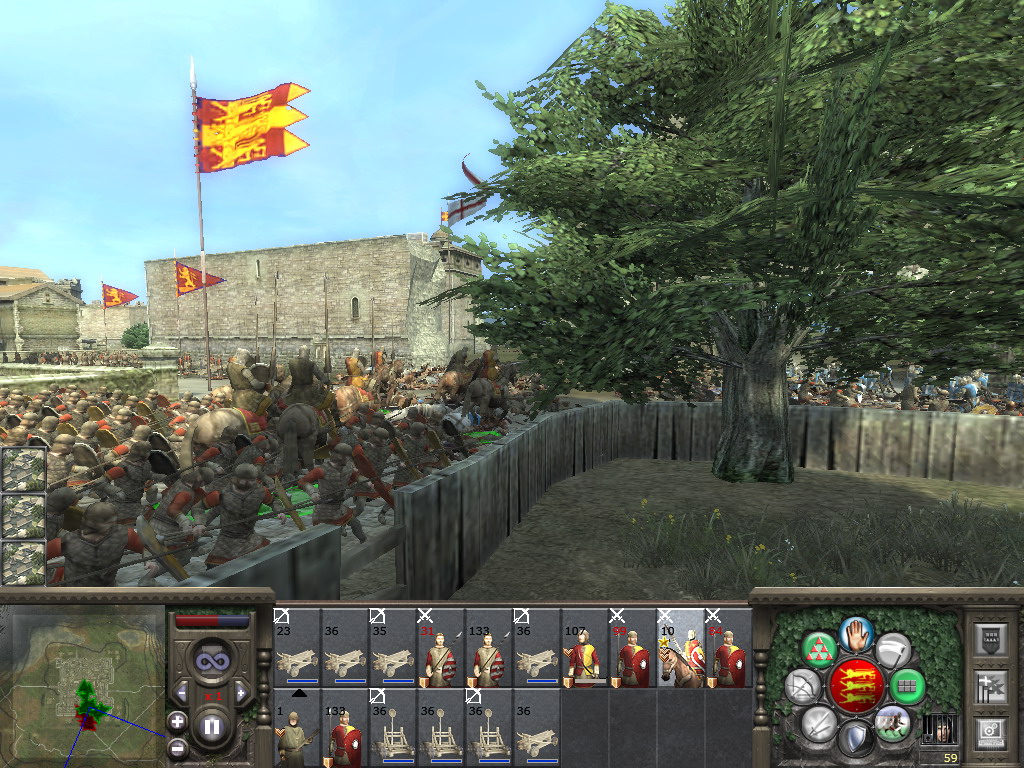Toggle the shield guard mode button
The width and height of the screenshot is (1024, 768).
click(855, 739)
